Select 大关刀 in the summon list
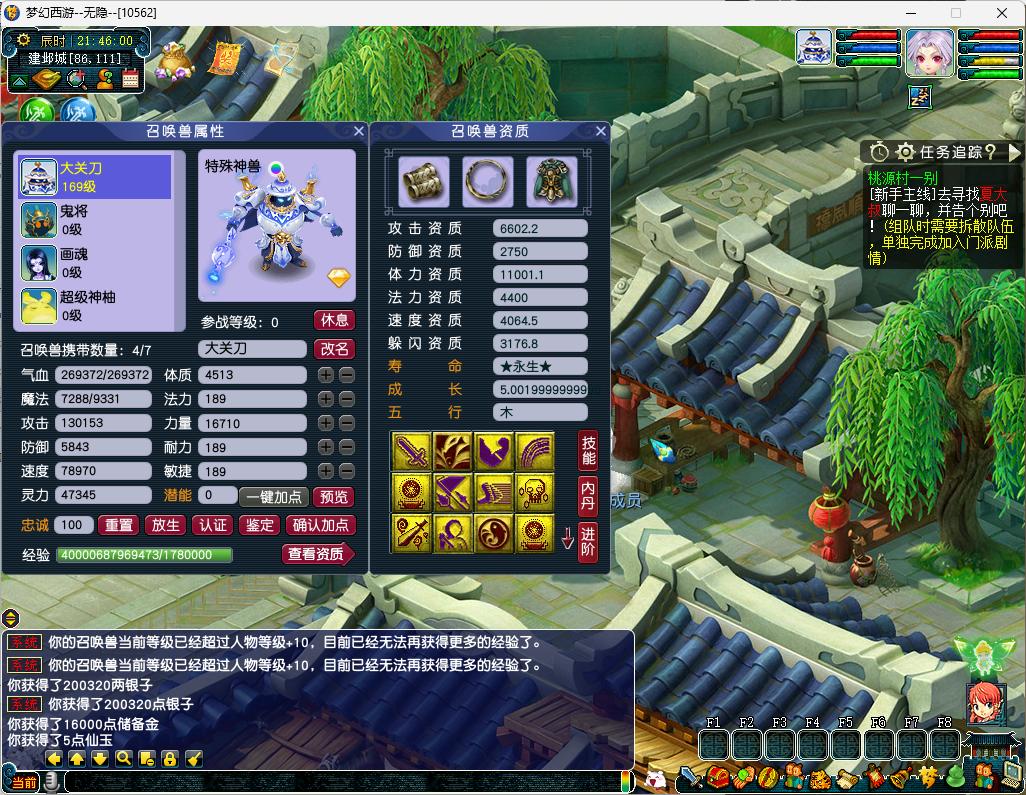 [x=95, y=177]
